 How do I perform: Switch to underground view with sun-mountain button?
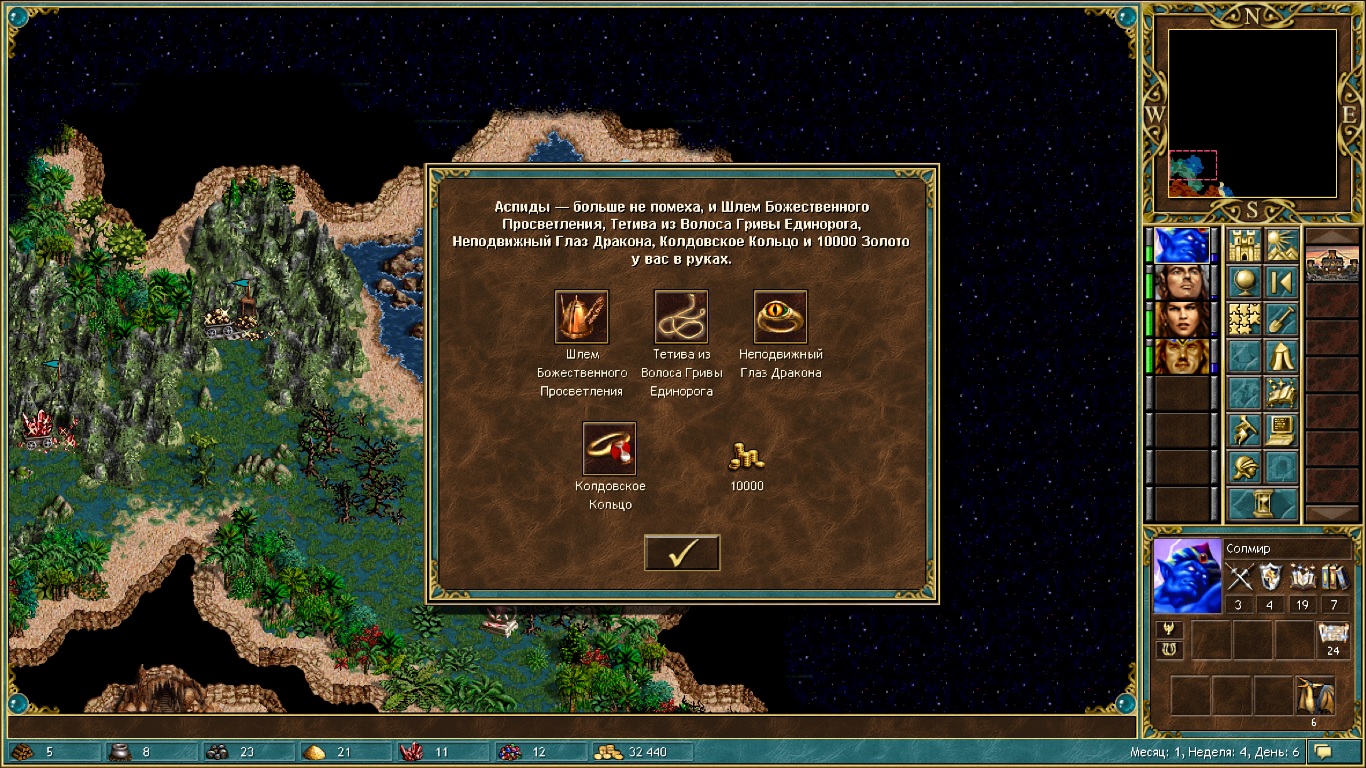pos(1281,246)
